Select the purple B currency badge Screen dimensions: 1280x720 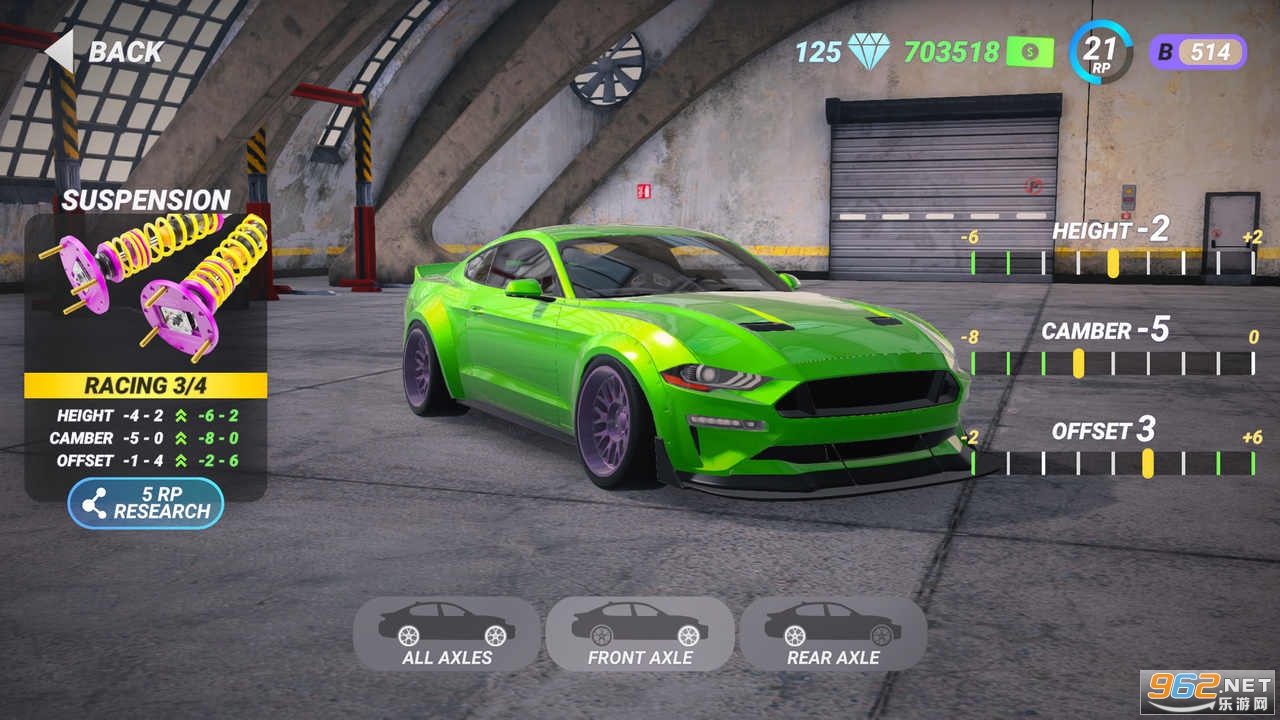click(x=1197, y=51)
